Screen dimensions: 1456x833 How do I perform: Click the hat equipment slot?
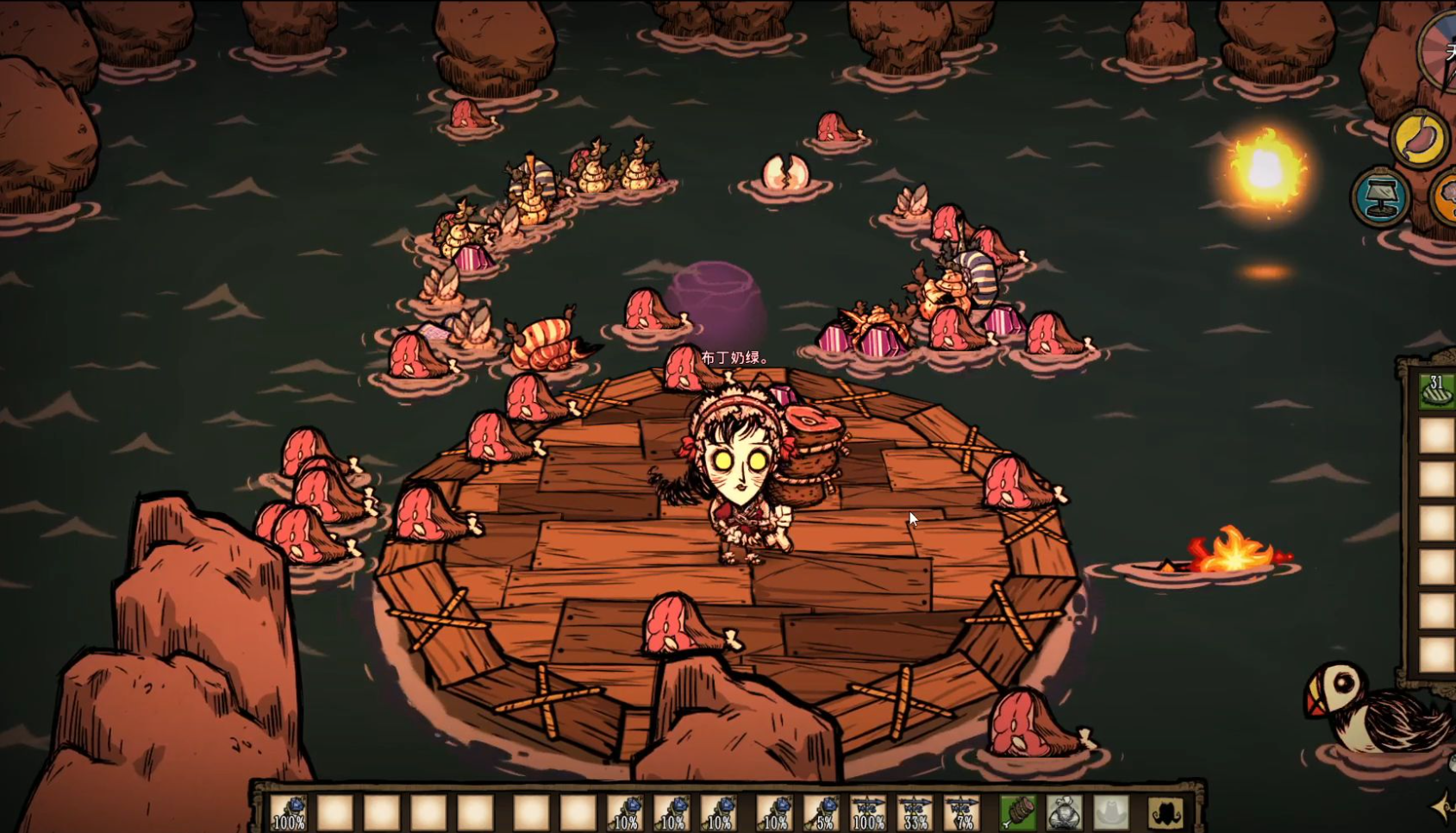pos(1111,812)
